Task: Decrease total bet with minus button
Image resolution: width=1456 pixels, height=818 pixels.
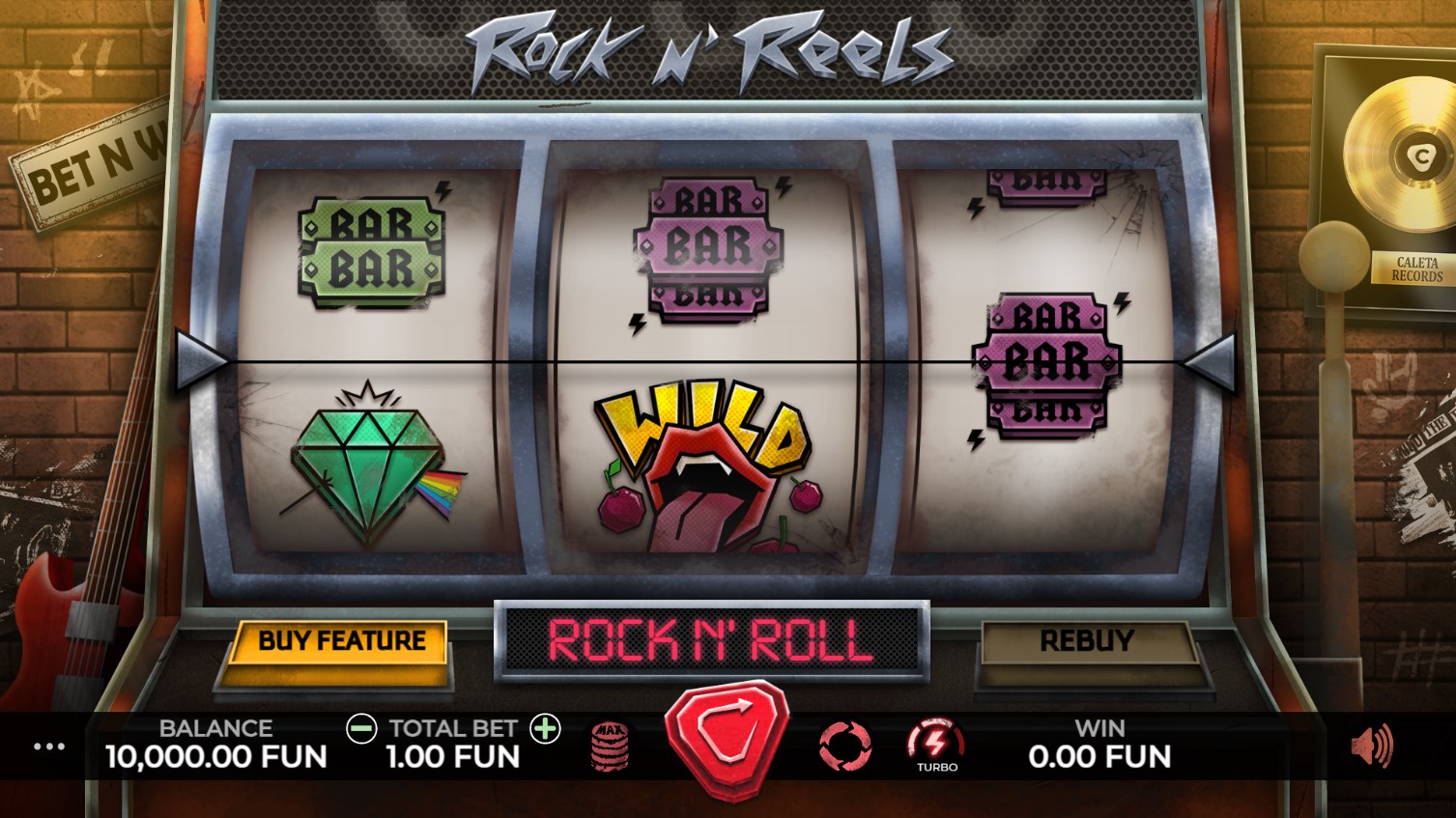Action: [361, 729]
